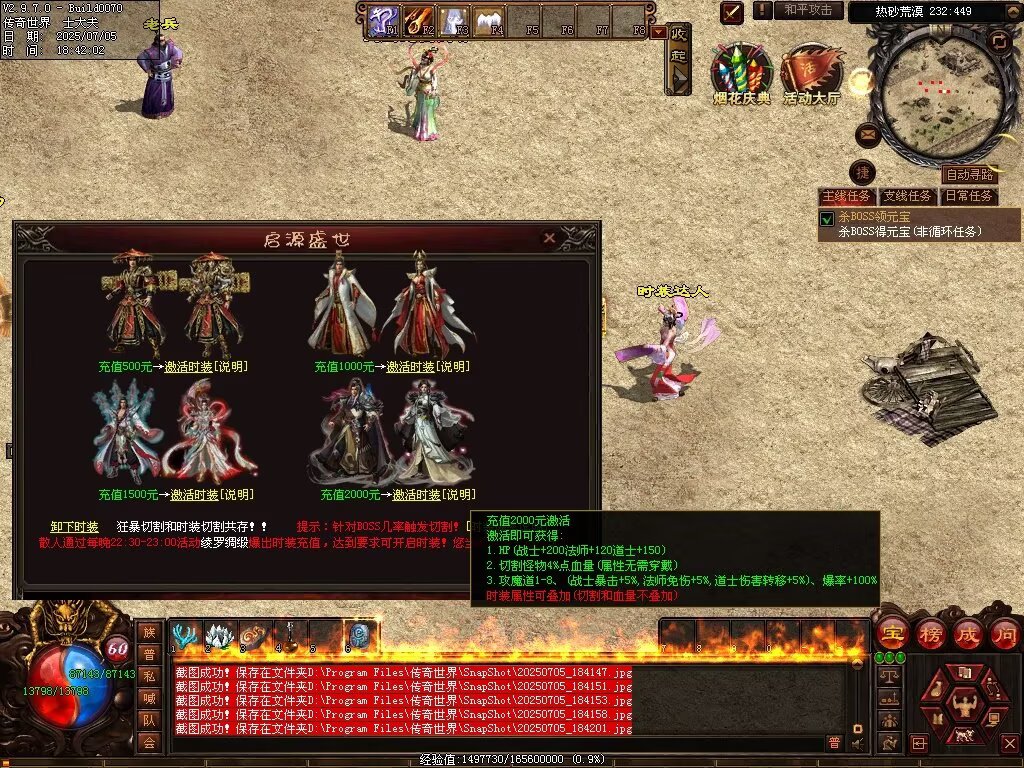
Task: Toggle the 杀BOSS领元宝 quest checkbox
Action: pyautogui.click(x=827, y=219)
